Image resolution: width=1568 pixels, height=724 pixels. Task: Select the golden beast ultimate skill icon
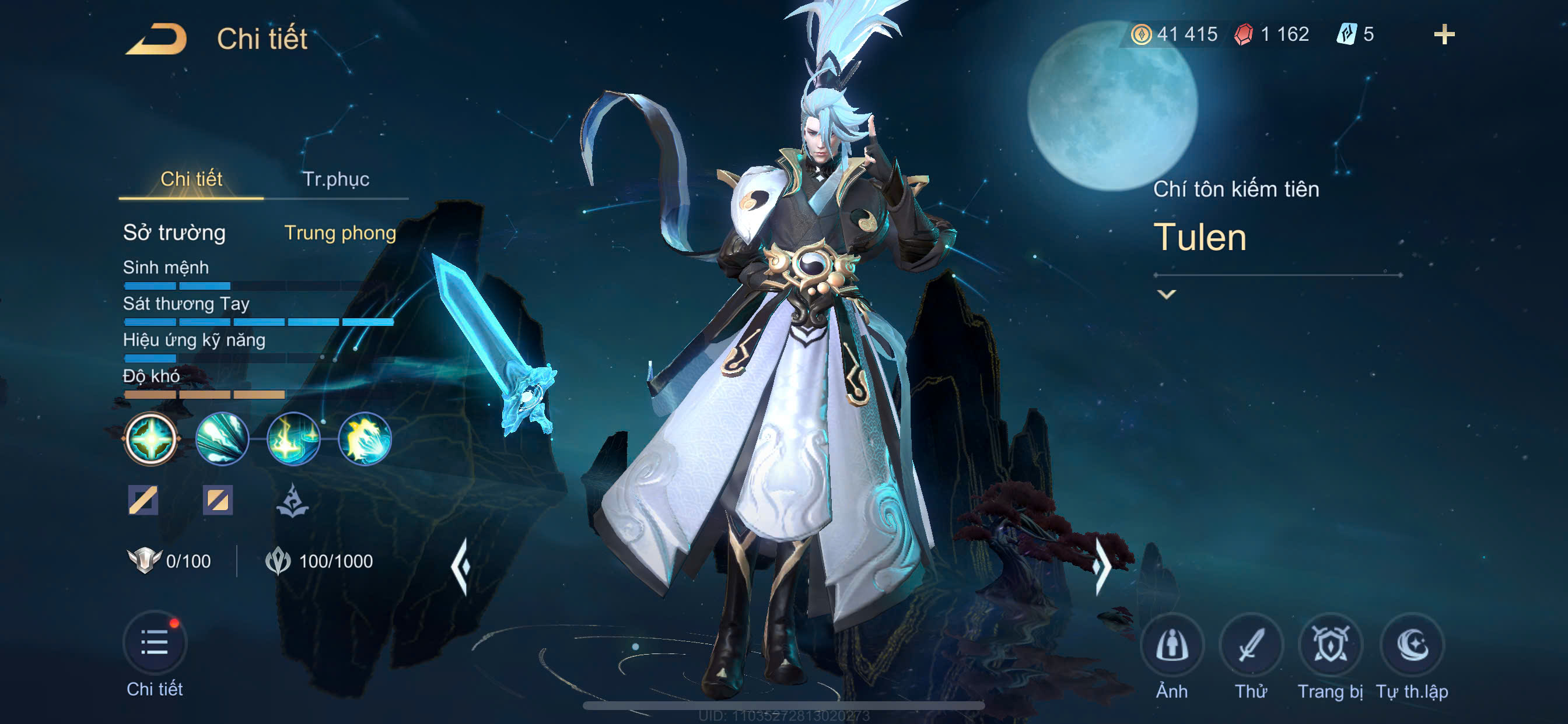click(x=365, y=438)
